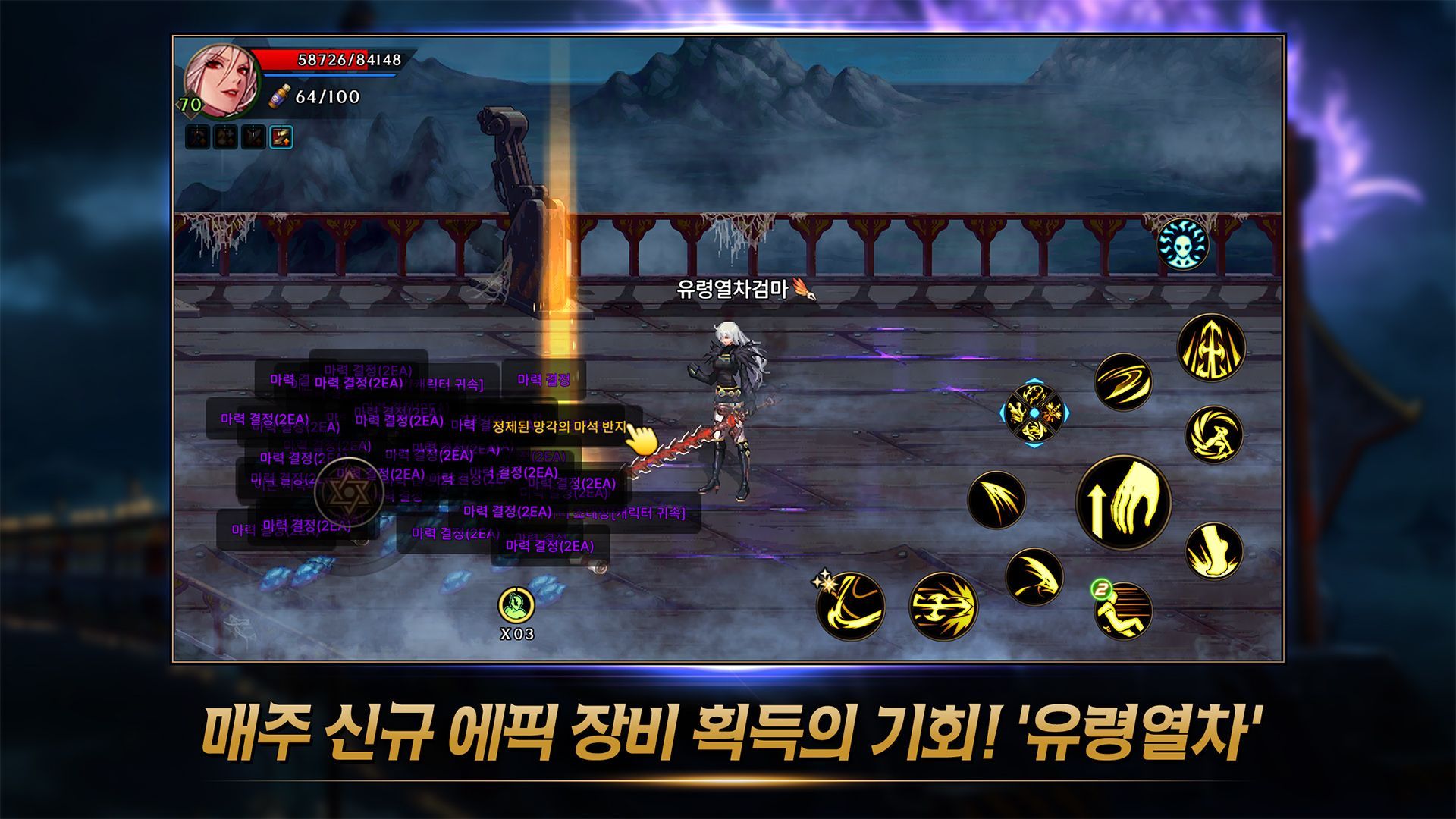This screenshot has width=1456, height=819.
Task: Use the green consumable item marked X03
Action: (x=516, y=606)
